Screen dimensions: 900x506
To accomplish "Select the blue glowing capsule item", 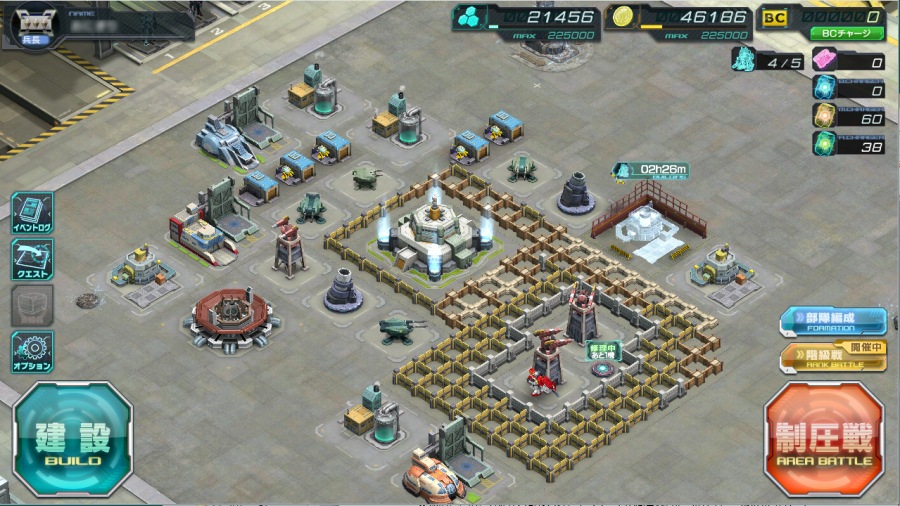I will tap(826, 89).
